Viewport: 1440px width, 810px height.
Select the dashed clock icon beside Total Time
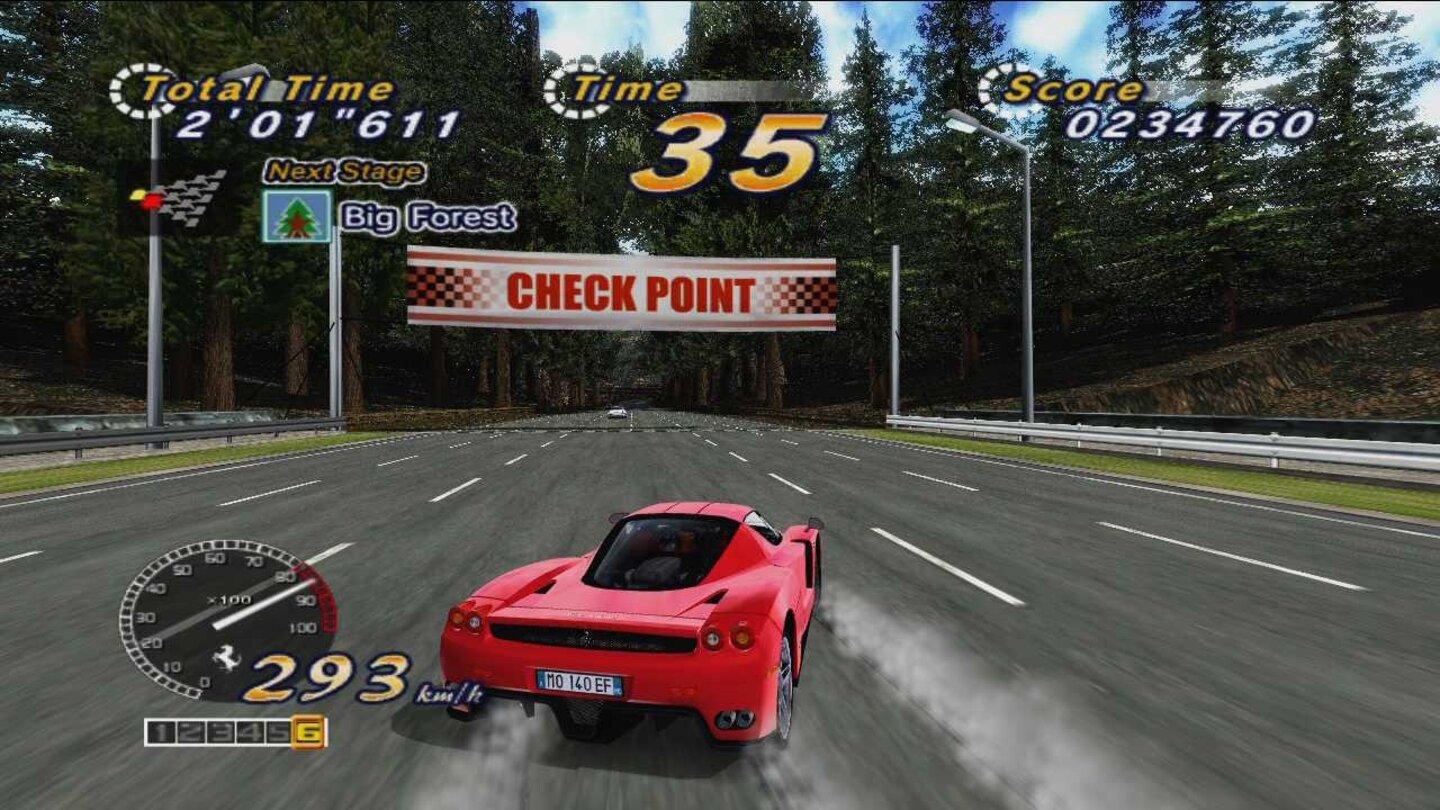pyautogui.click(x=136, y=88)
